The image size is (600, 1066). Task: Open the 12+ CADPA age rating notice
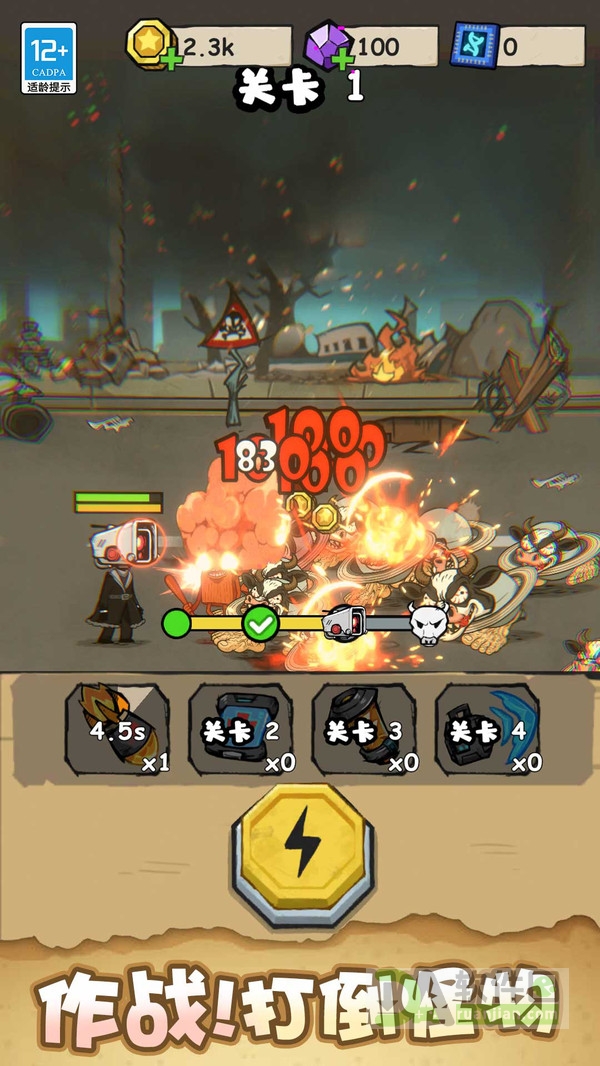(x=49, y=58)
